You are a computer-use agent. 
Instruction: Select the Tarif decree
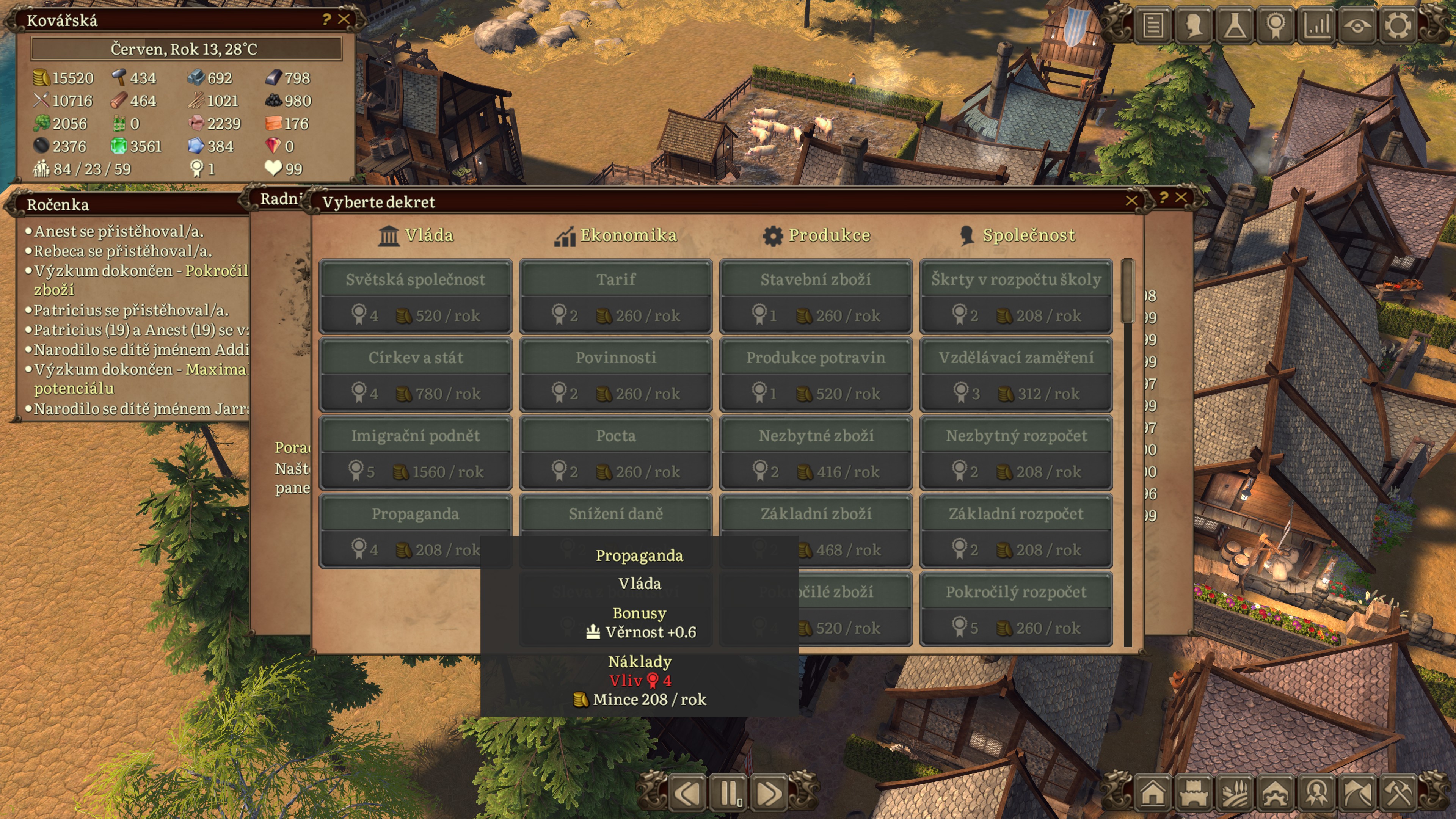click(615, 296)
